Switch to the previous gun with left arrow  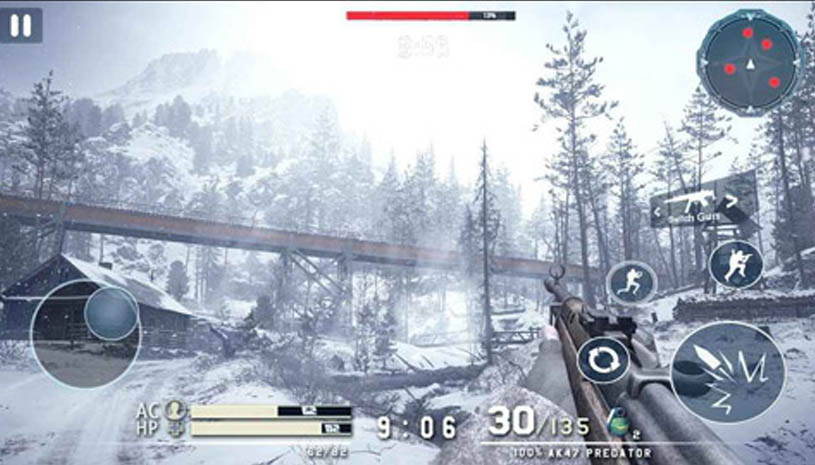point(659,213)
